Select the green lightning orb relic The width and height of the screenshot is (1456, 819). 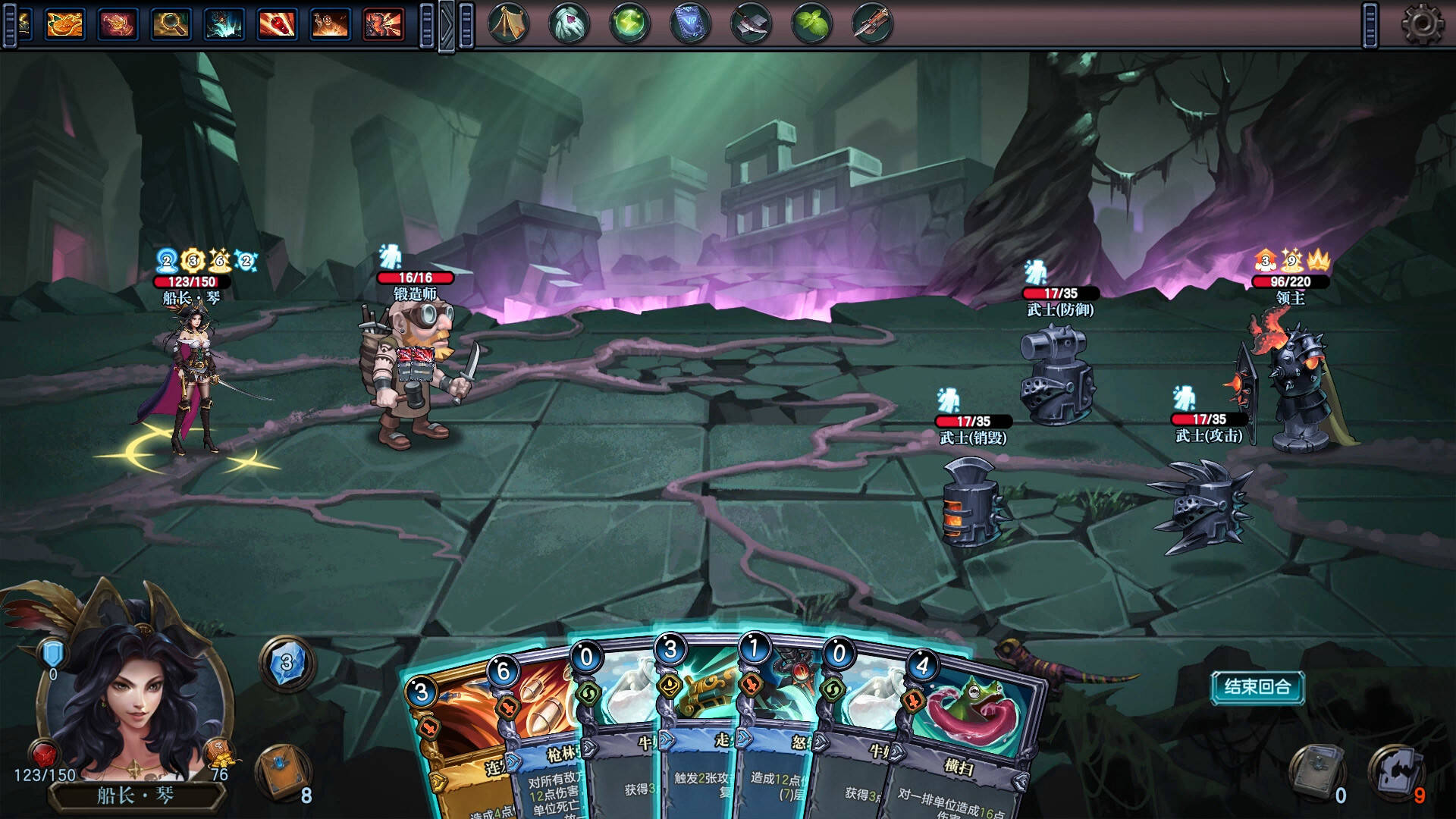click(x=629, y=24)
